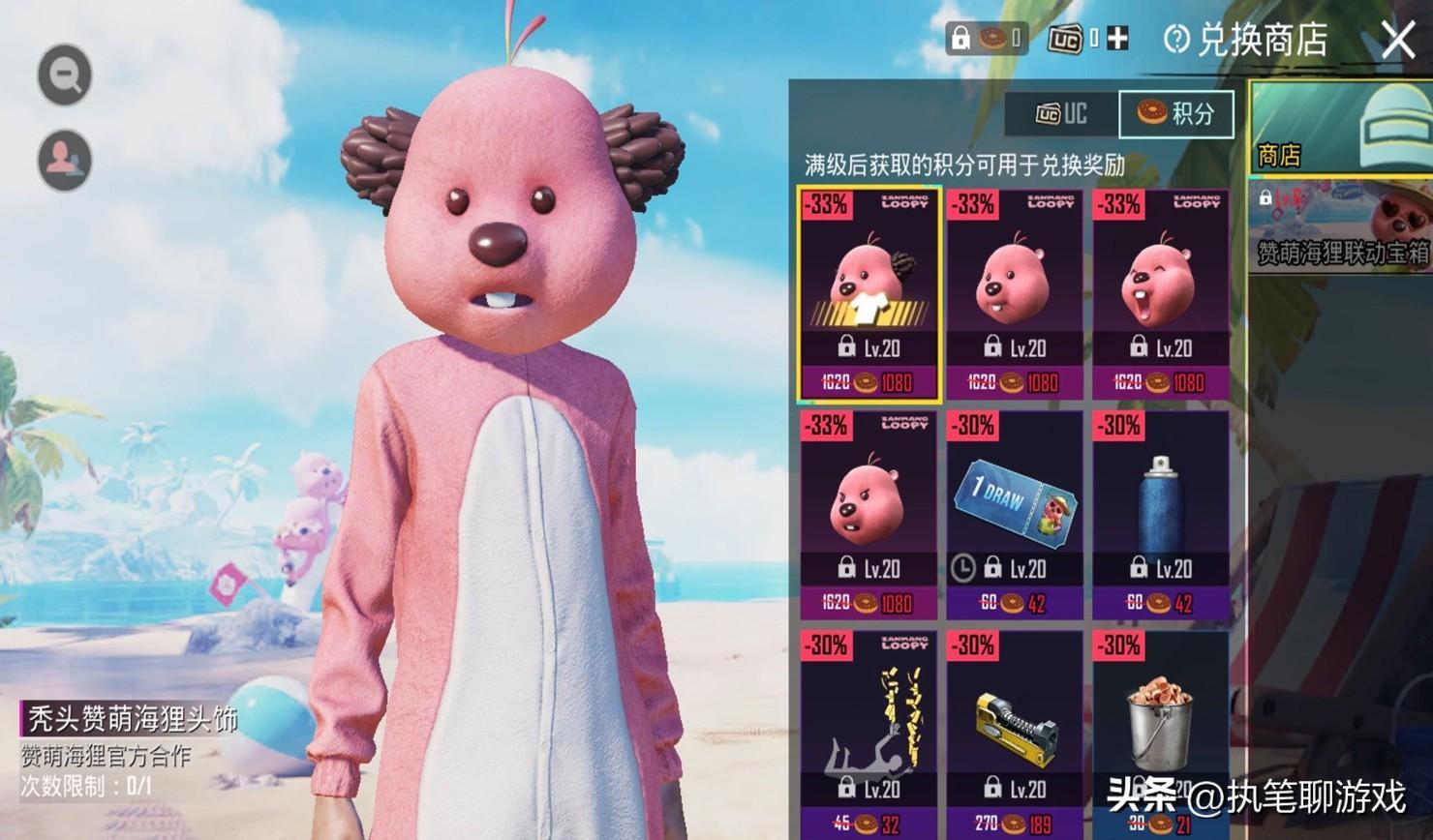Select the 积分 points tab

click(x=1176, y=114)
